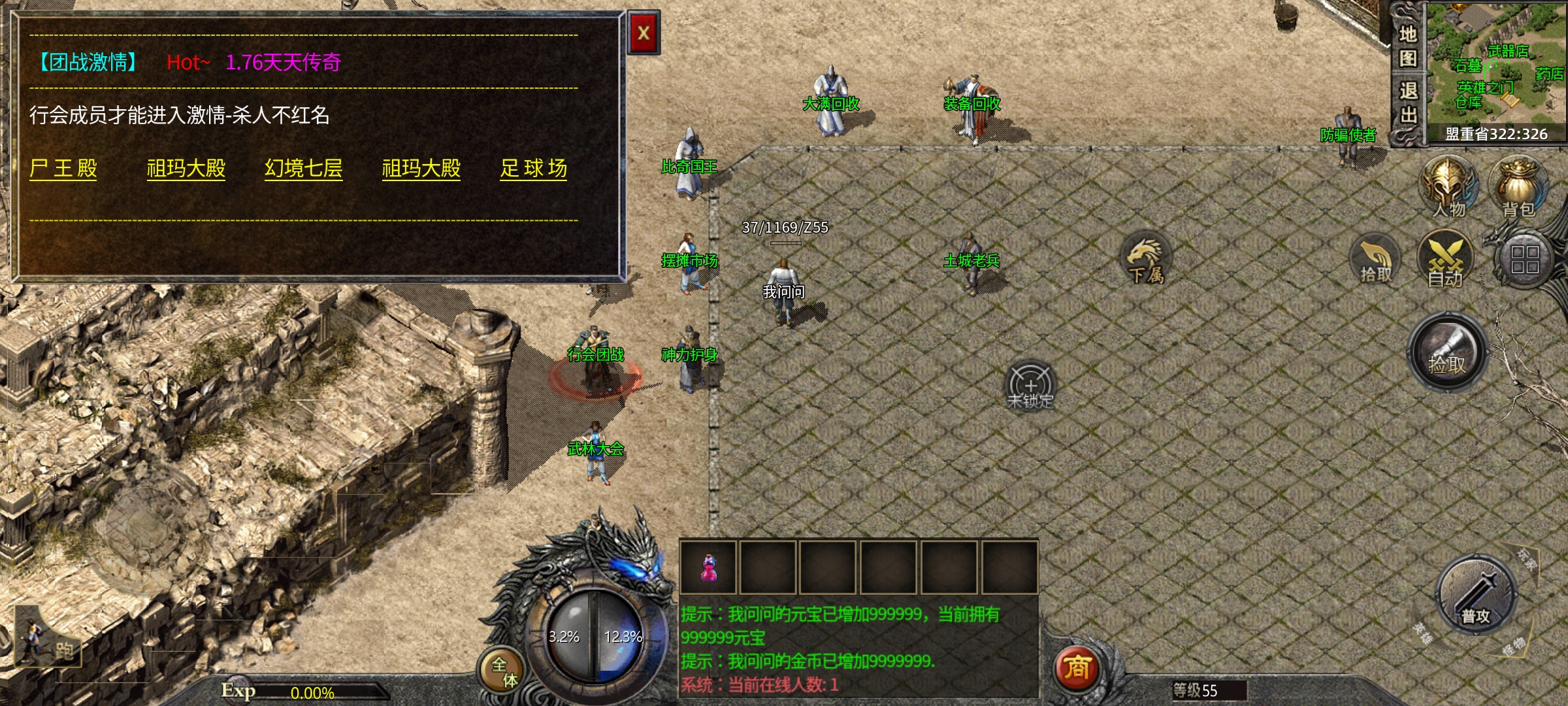Click the 全体 round button
The height and width of the screenshot is (706, 1568).
coord(504,671)
